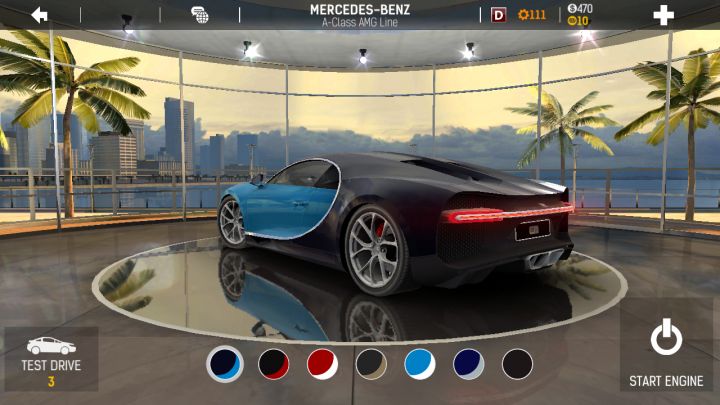The height and width of the screenshot is (405, 720).
Task: Pick the red and white paint swatch
Action: click(x=322, y=364)
